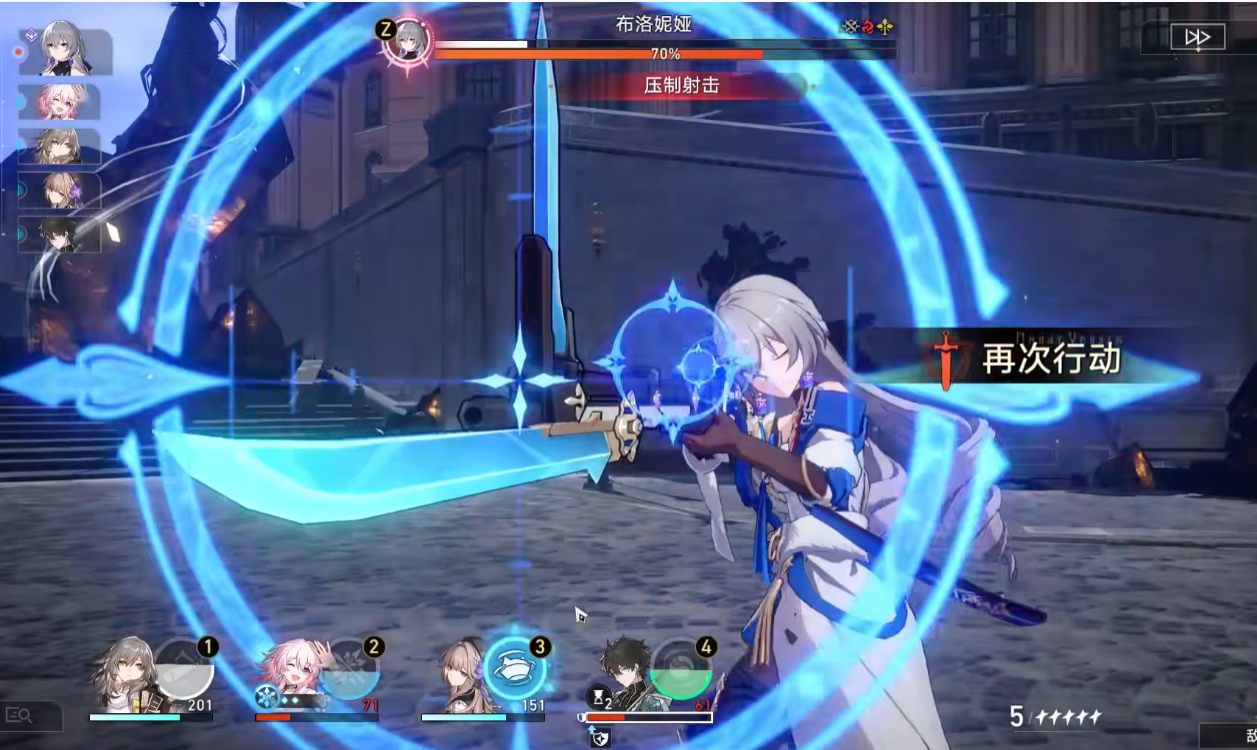1257x750 pixels.
Task: Click the Trailblazer's portrait in the turn order
Action: point(60,146)
